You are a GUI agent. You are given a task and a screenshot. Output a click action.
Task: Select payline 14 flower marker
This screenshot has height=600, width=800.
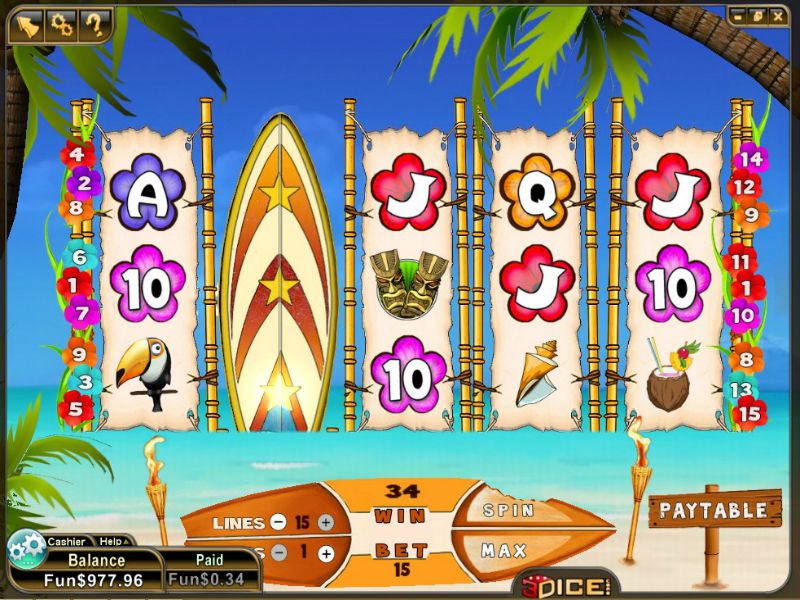(x=750, y=158)
